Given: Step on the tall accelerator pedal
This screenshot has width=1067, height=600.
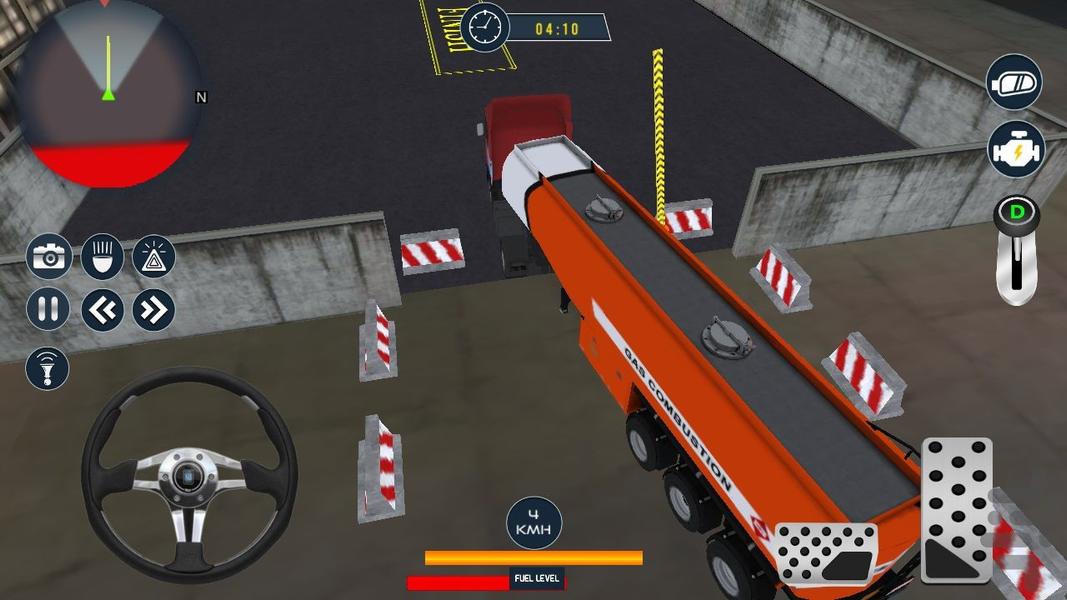Looking at the screenshot, I should [957, 509].
